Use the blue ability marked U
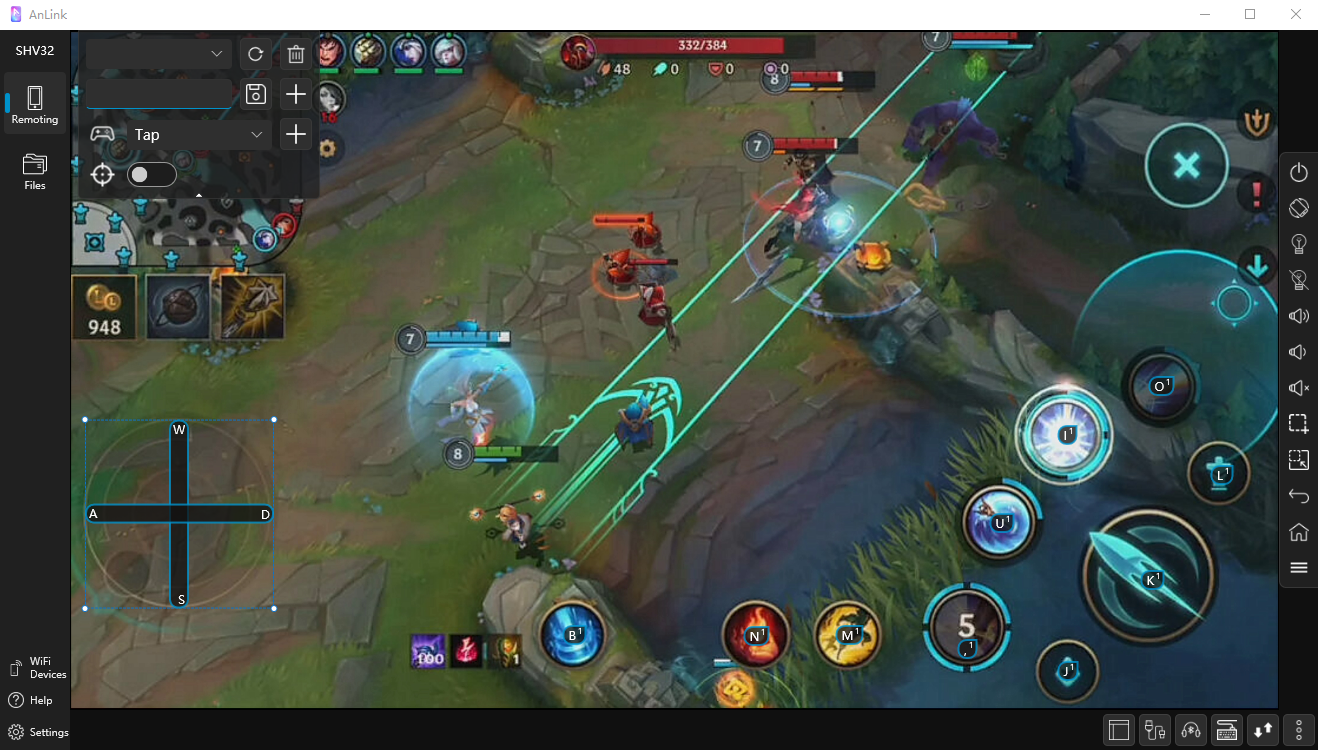 pos(997,521)
